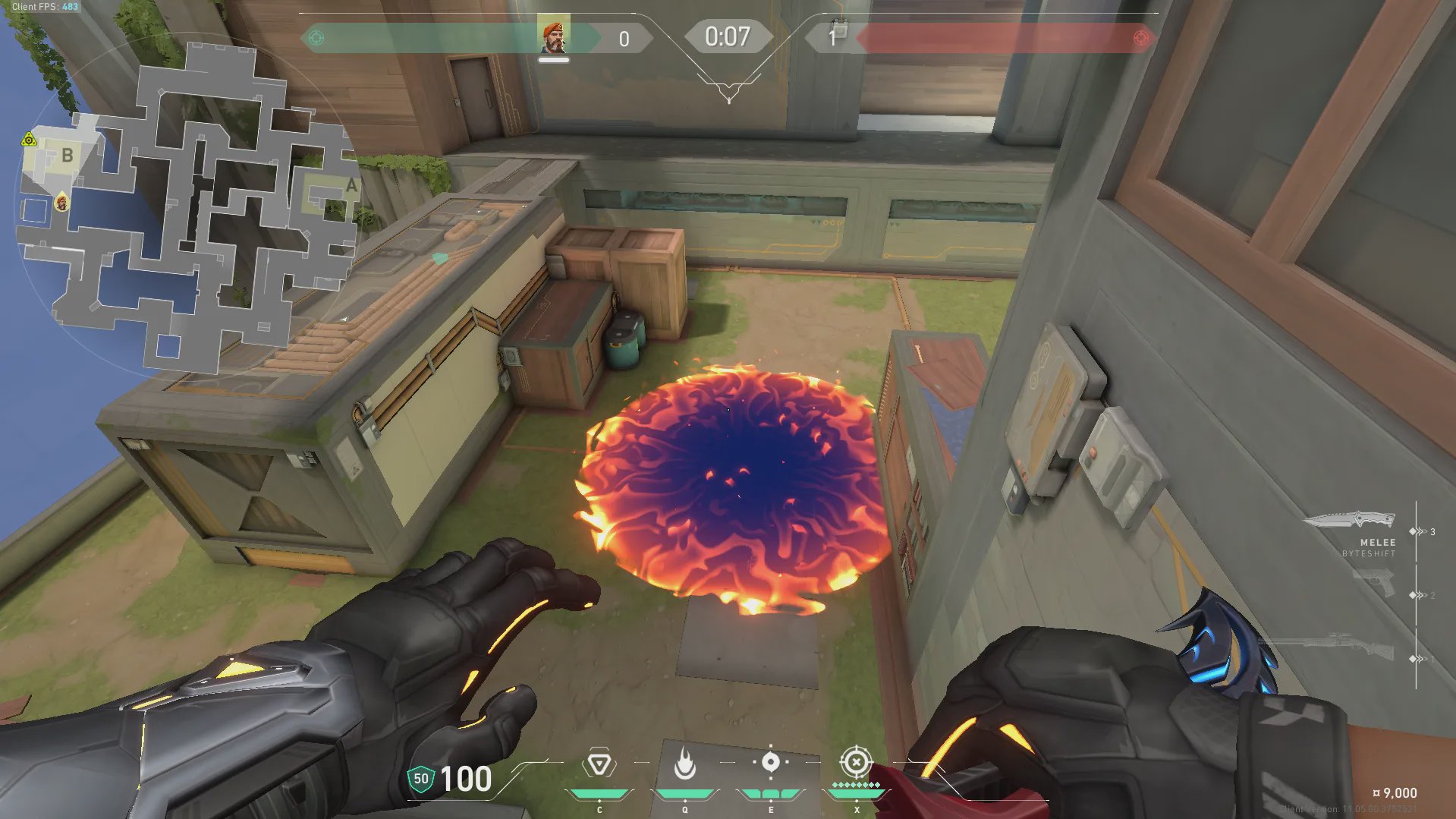Select the Stim Beacon ability icon
Image resolution: width=1456 pixels, height=819 pixels.
click(x=599, y=764)
